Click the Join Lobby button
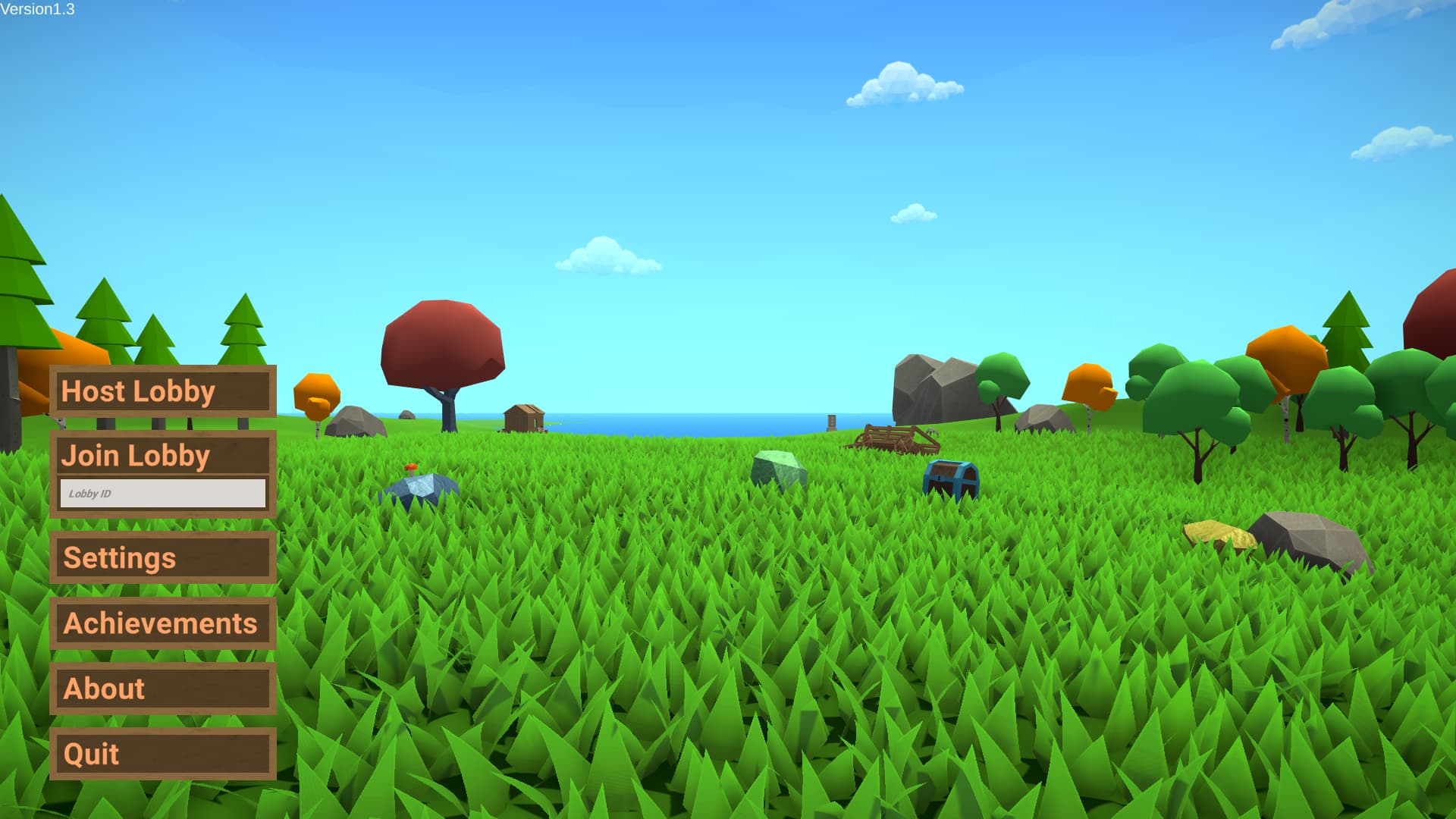 pyautogui.click(x=162, y=455)
